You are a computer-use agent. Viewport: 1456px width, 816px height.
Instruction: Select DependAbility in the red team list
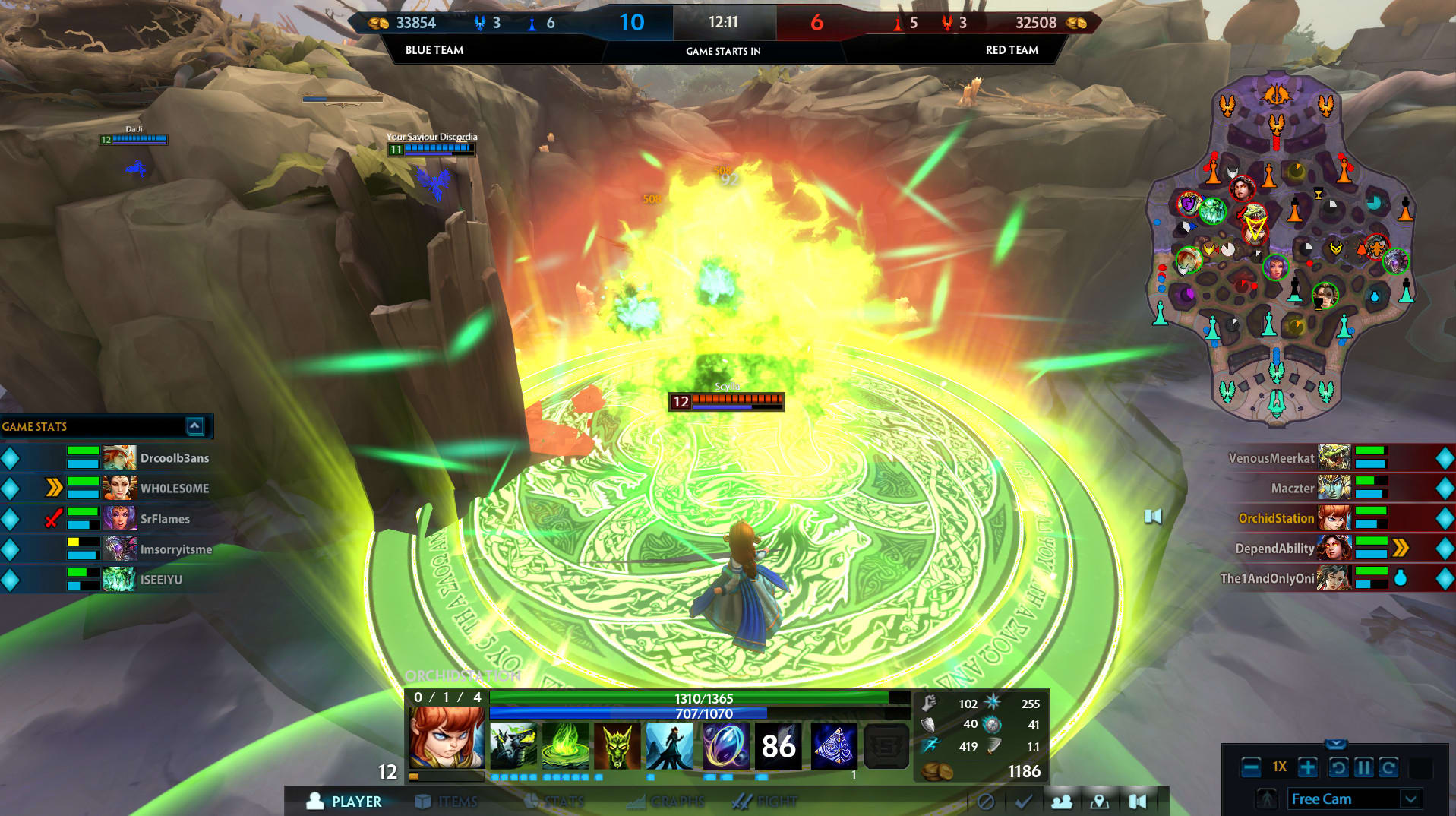(1274, 549)
